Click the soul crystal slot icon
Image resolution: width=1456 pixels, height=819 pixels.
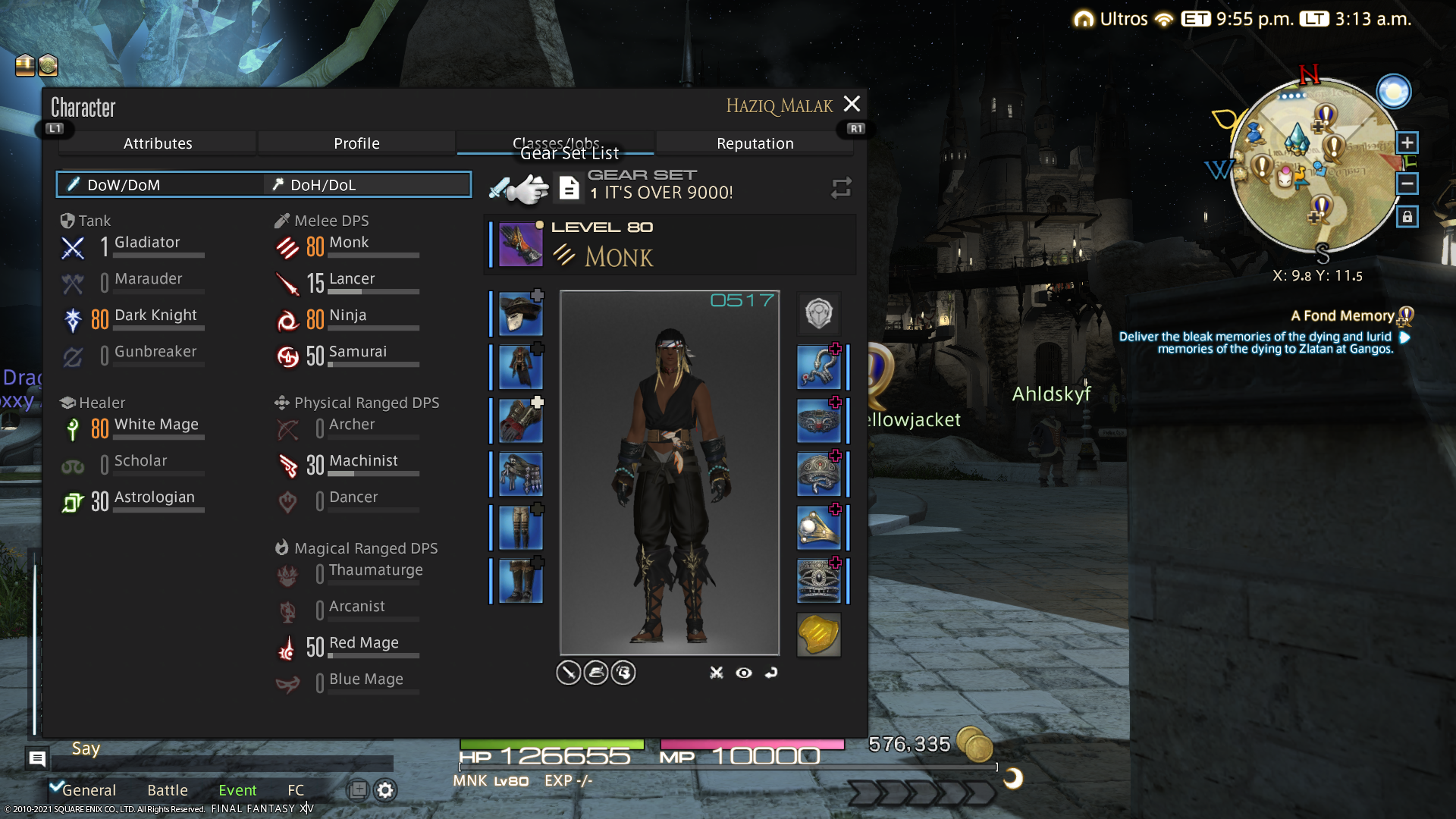coord(819,635)
